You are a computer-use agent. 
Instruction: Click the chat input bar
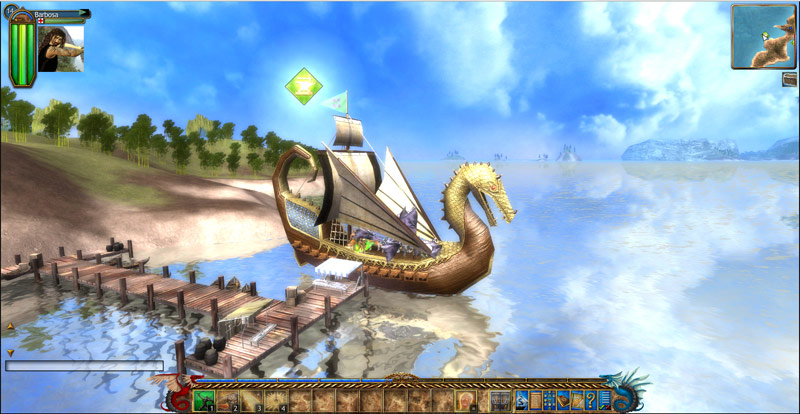pos(84,366)
